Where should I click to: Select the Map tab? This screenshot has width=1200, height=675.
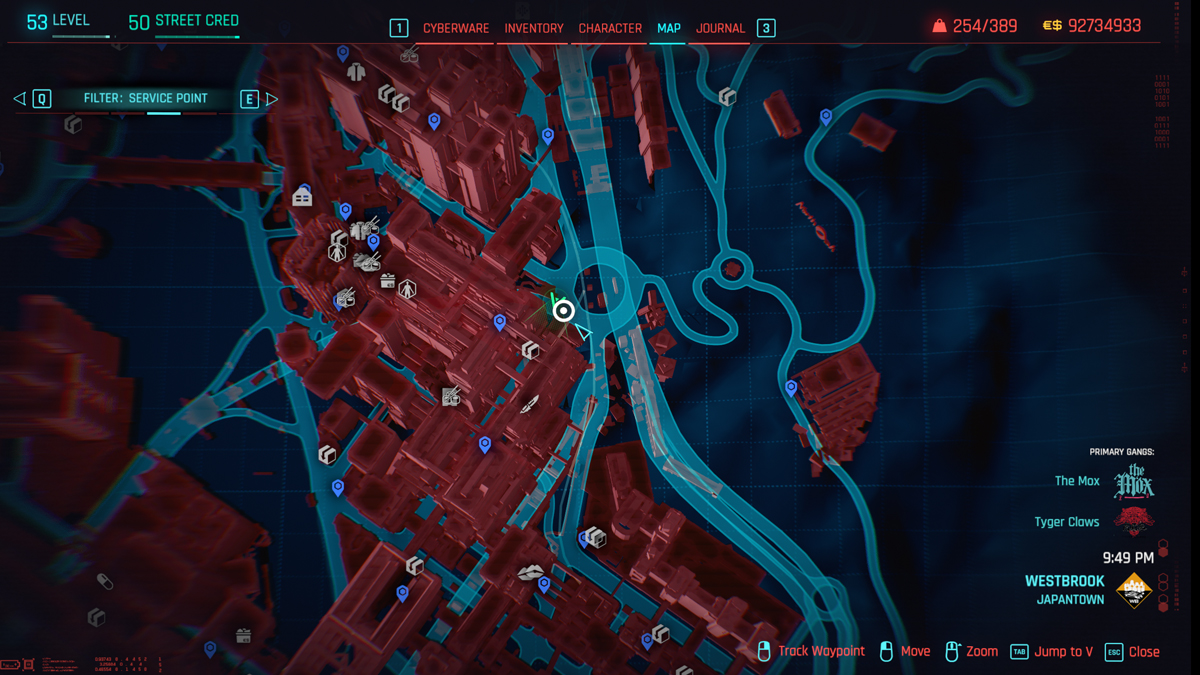point(669,28)
